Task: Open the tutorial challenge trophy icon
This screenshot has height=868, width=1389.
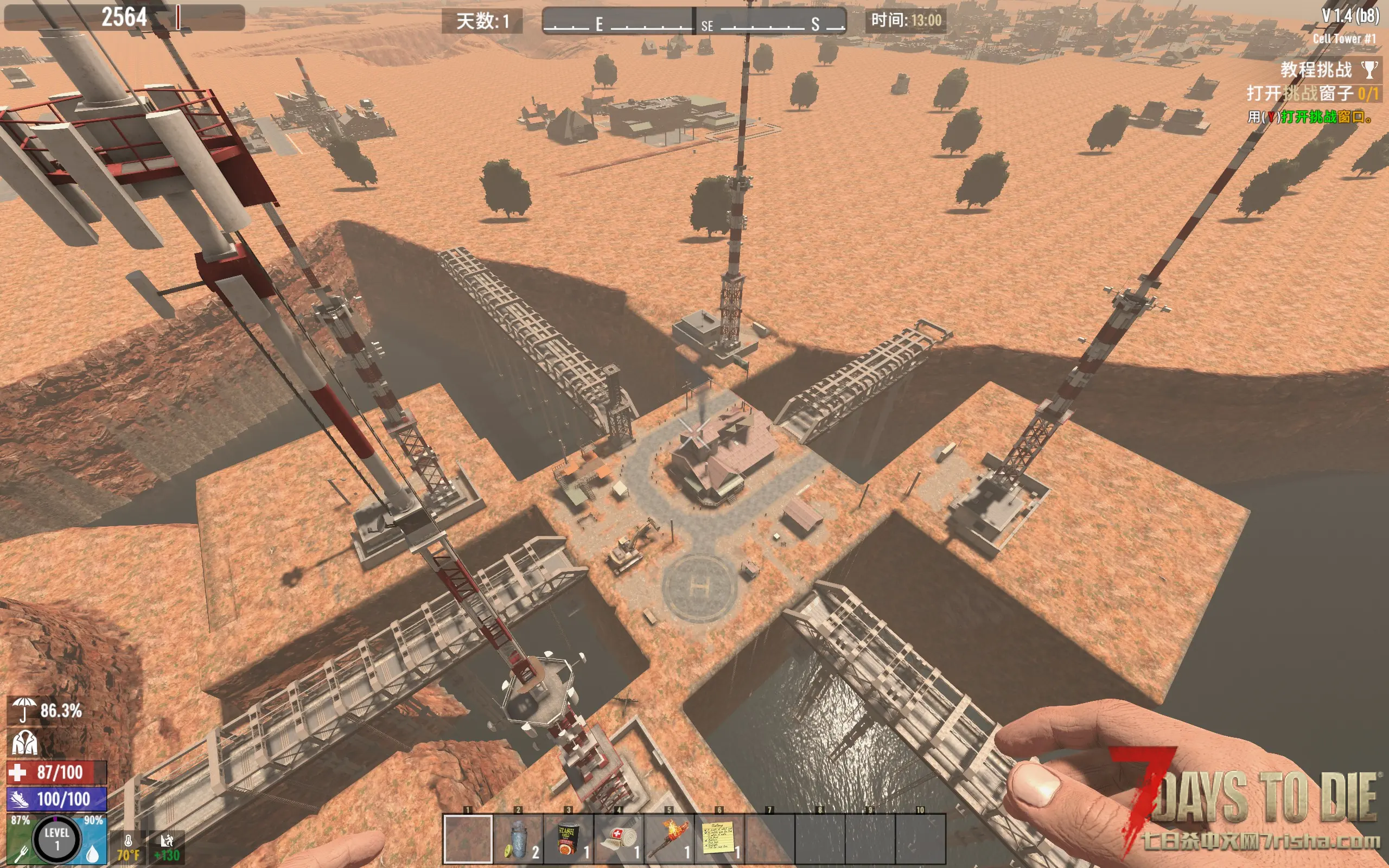Action: click(1369, 70)
